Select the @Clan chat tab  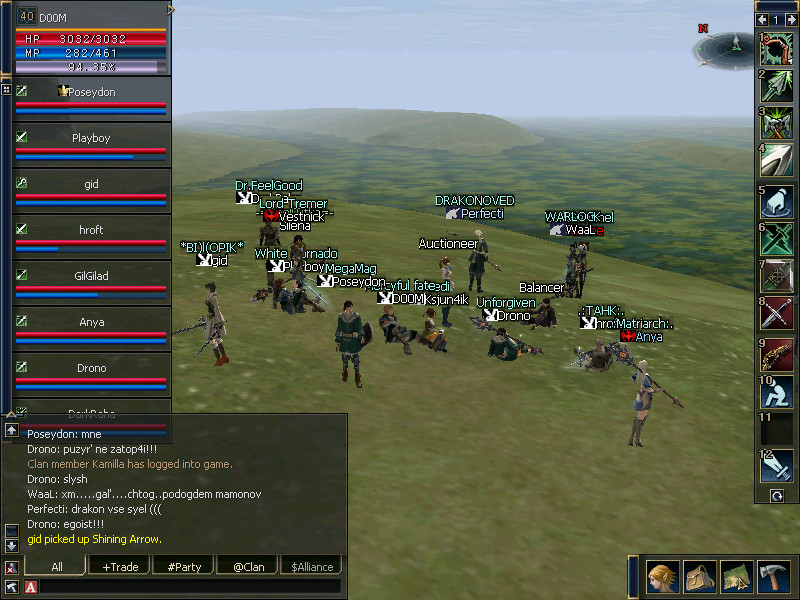pyautogui.click(x=248, y=567)
